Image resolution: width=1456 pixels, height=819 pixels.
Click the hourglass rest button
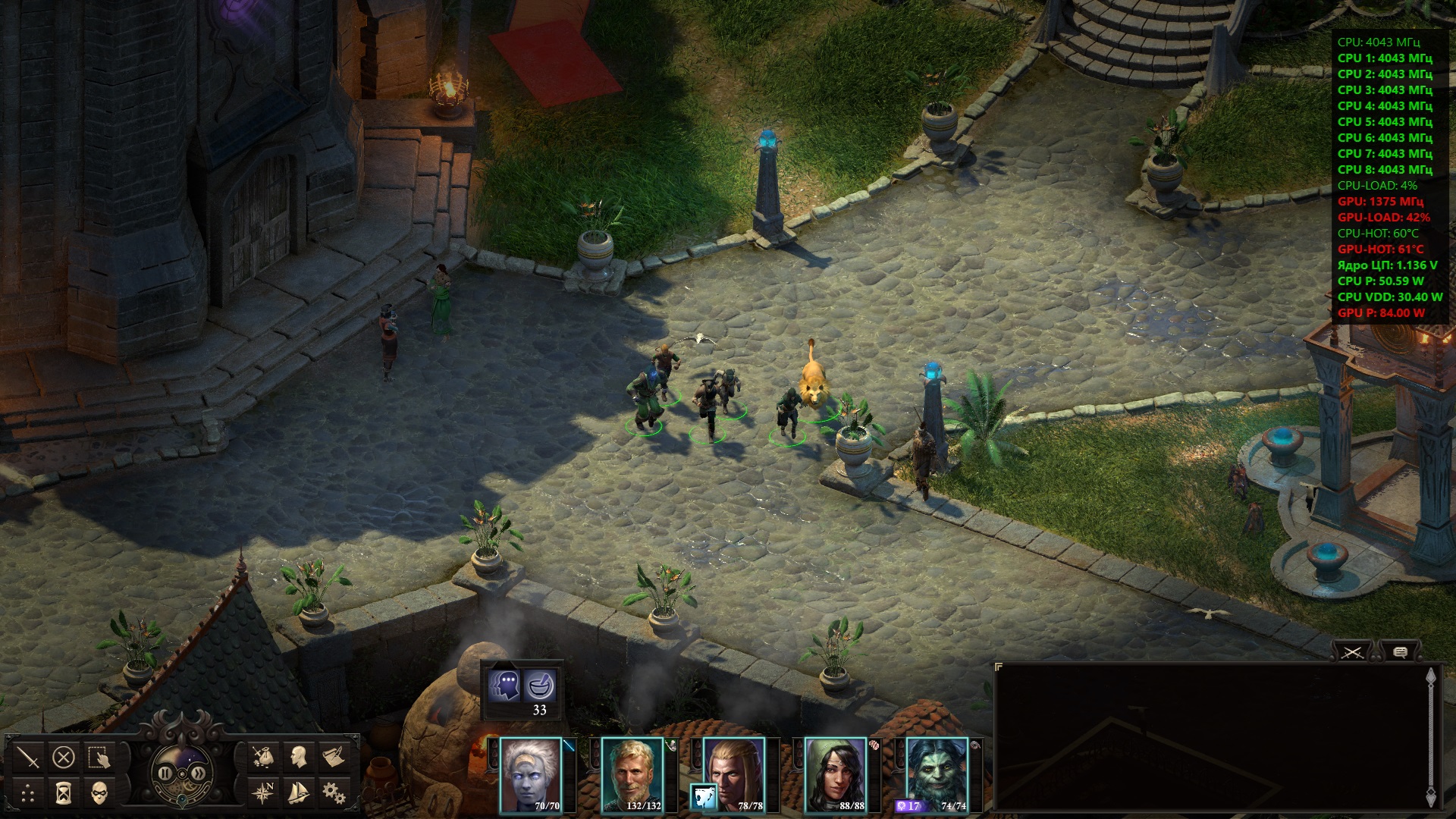pyautogui.click(x=64, y=793)
